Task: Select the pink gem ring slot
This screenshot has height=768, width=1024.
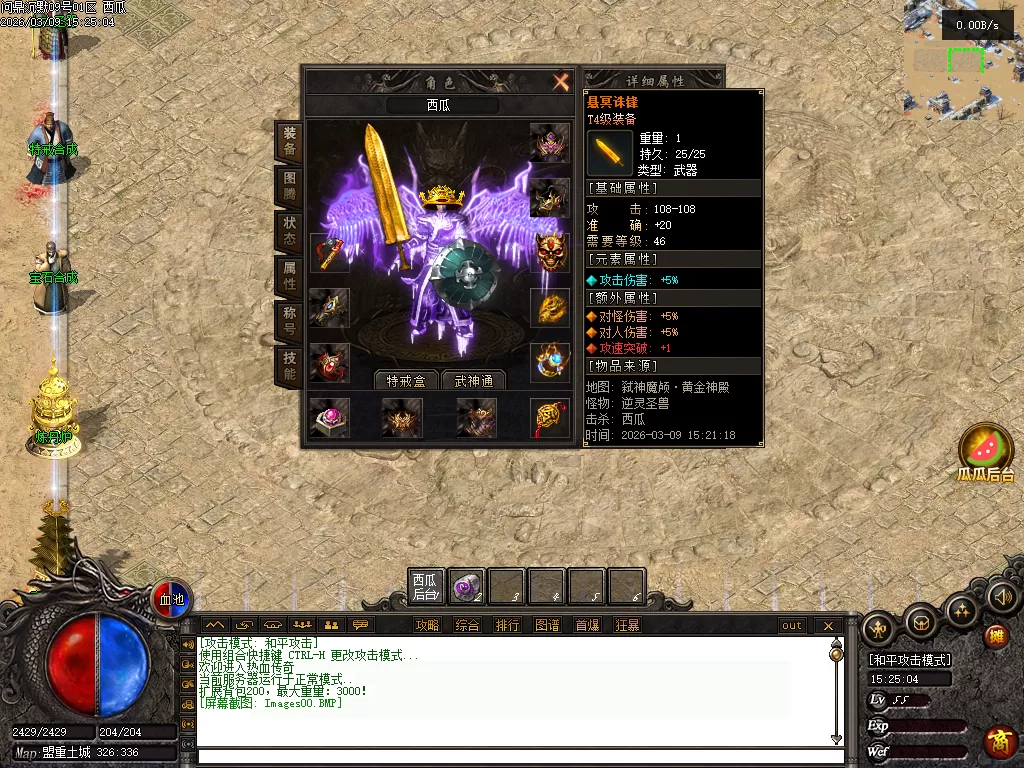Action: (x=329, y=417)
